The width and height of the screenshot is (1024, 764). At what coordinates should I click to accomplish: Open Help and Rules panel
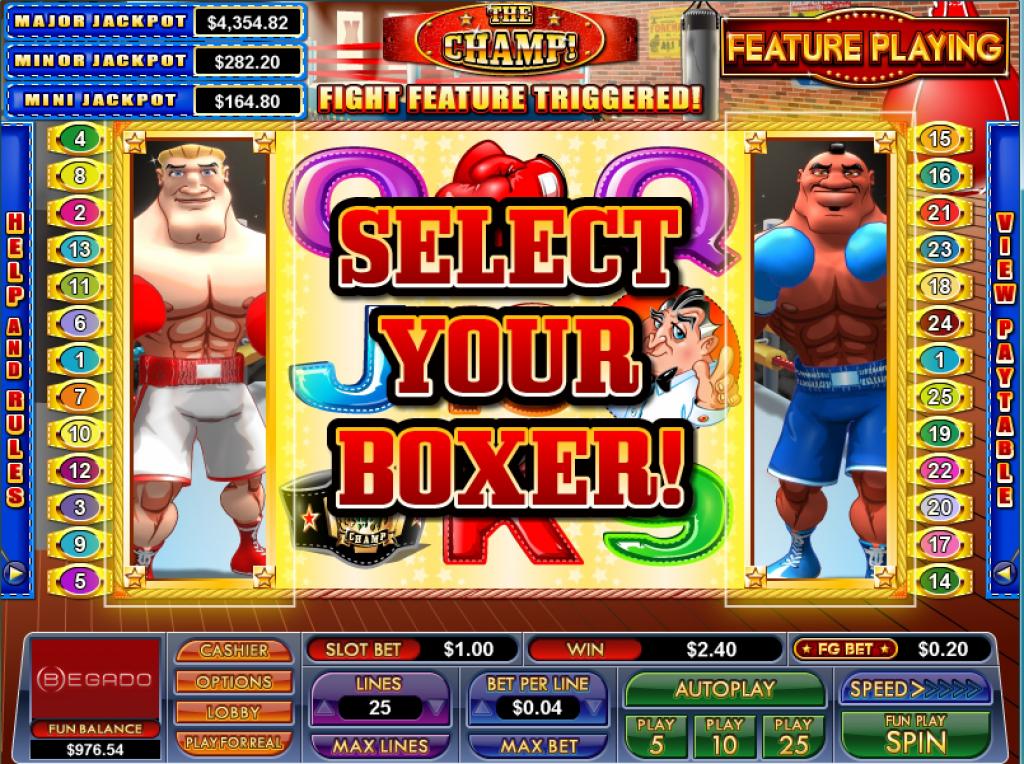[x=15, y=355]
